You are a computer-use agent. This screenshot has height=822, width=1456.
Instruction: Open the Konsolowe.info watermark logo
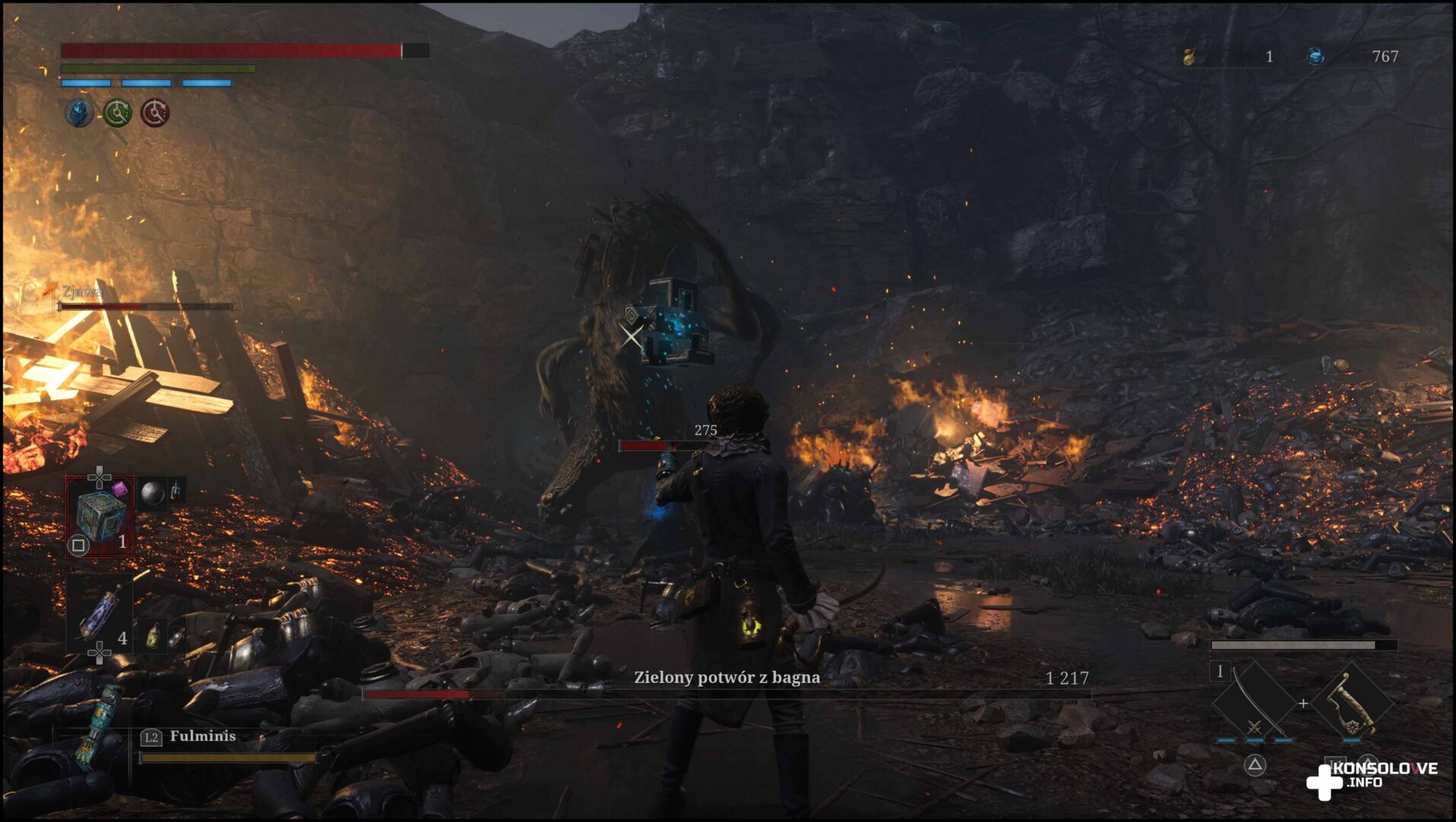(1370, 778)
